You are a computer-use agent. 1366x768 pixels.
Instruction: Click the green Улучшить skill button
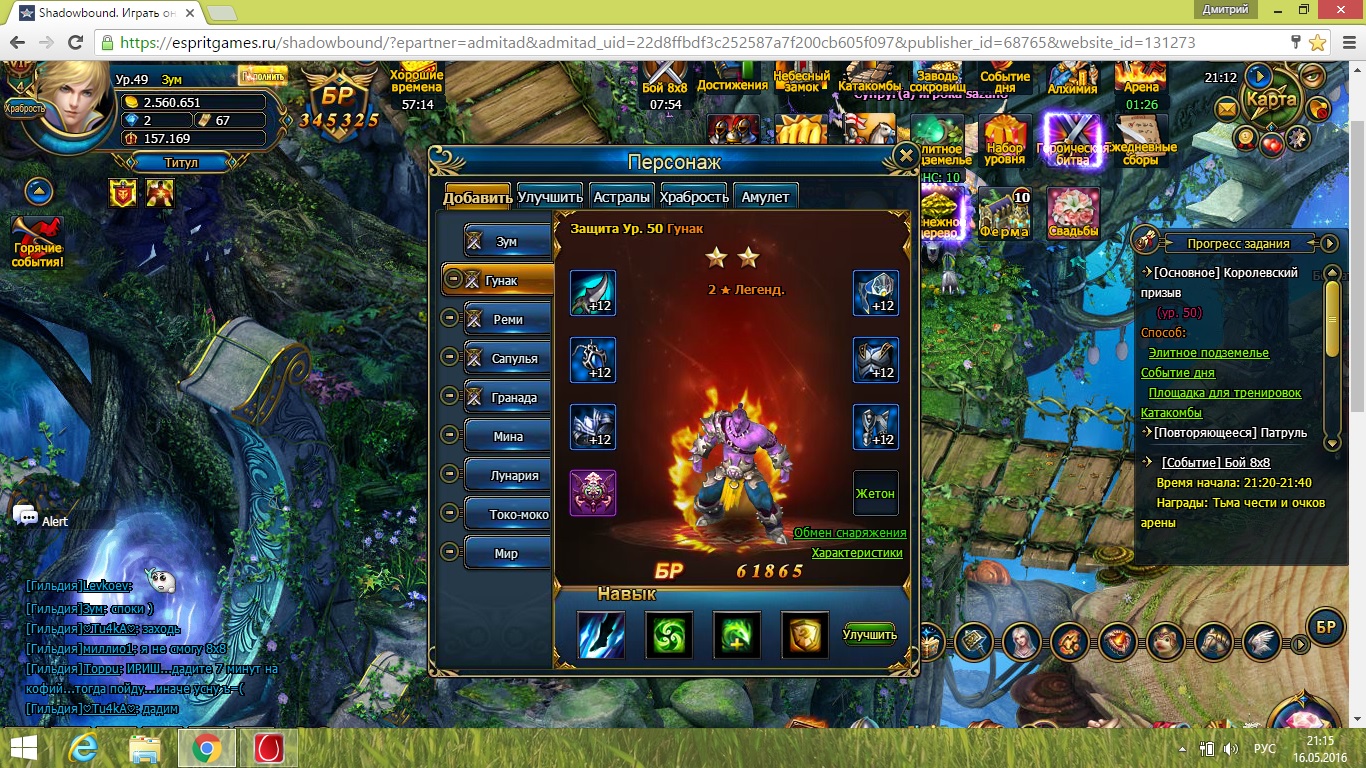pyautogui.click(x=869, y=635)
